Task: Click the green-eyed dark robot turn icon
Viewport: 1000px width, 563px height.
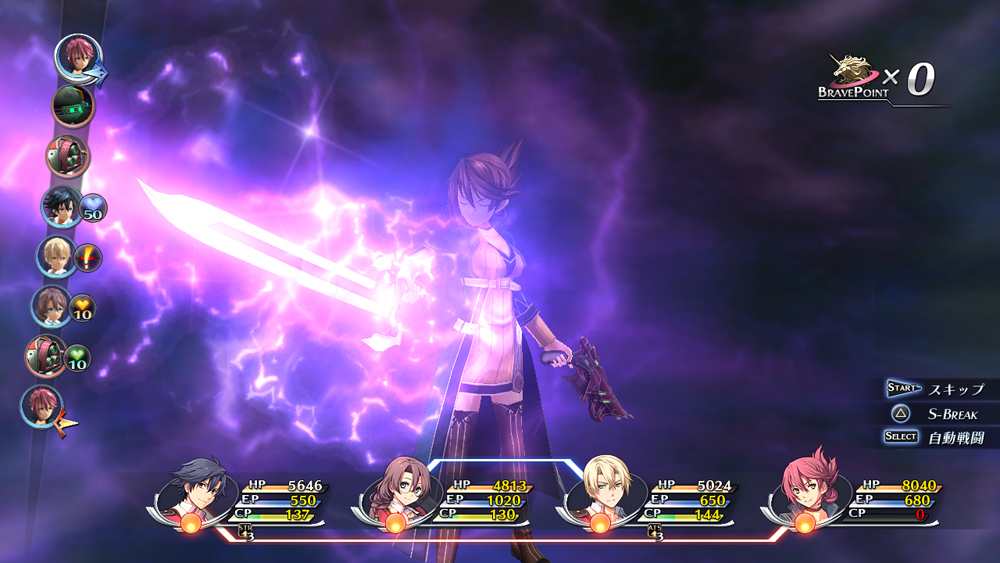Action: tap(72, 105)
